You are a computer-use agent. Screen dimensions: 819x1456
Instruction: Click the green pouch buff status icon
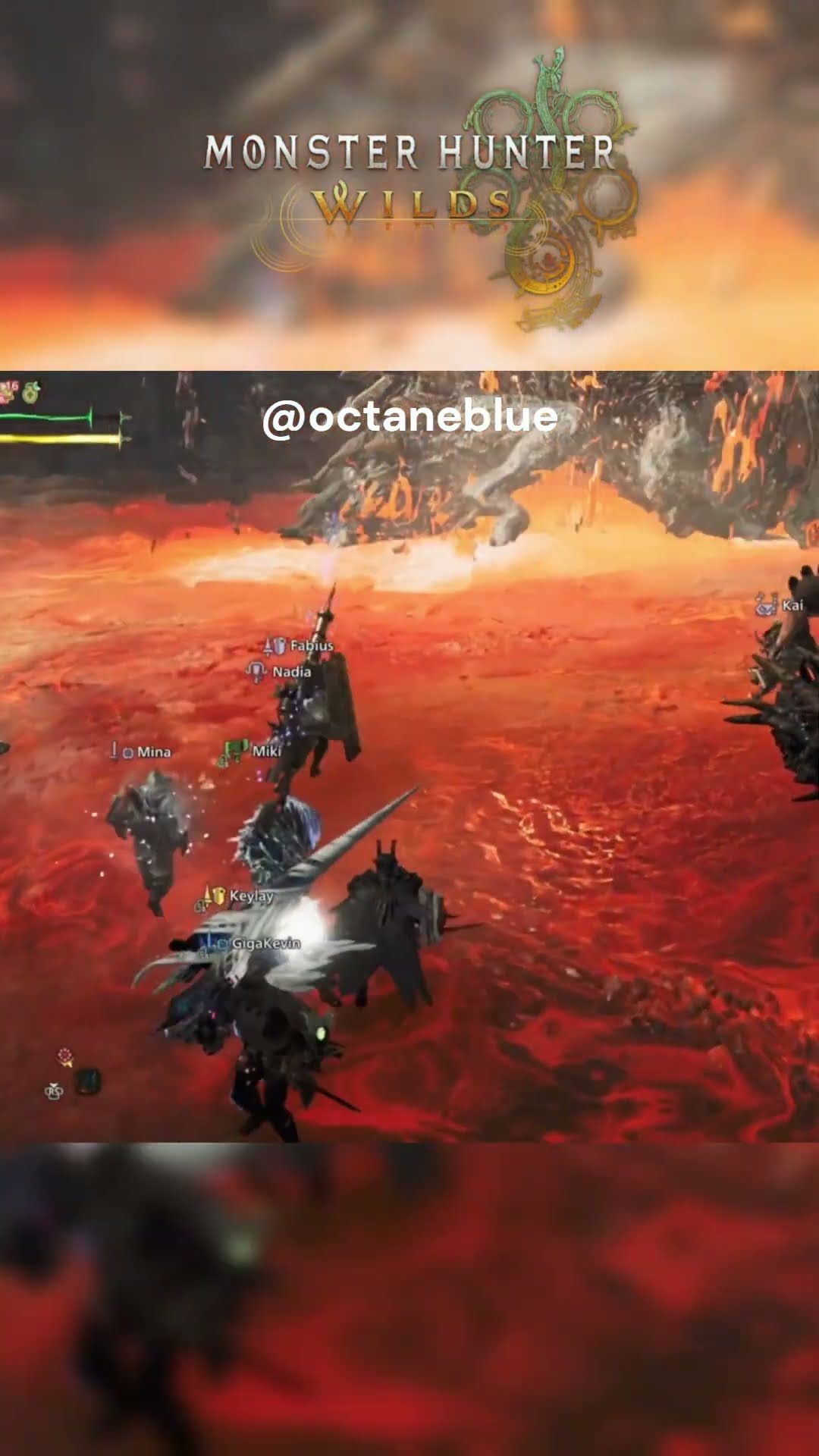click(x=31, y=393)
